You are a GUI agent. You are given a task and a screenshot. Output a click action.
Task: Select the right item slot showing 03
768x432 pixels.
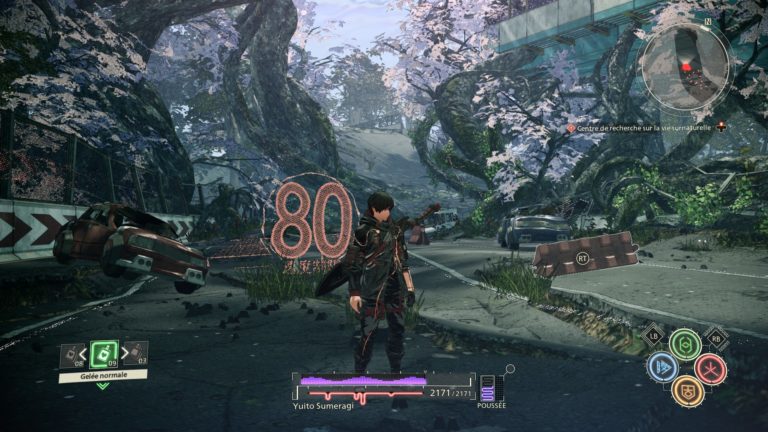click(138, 353)
